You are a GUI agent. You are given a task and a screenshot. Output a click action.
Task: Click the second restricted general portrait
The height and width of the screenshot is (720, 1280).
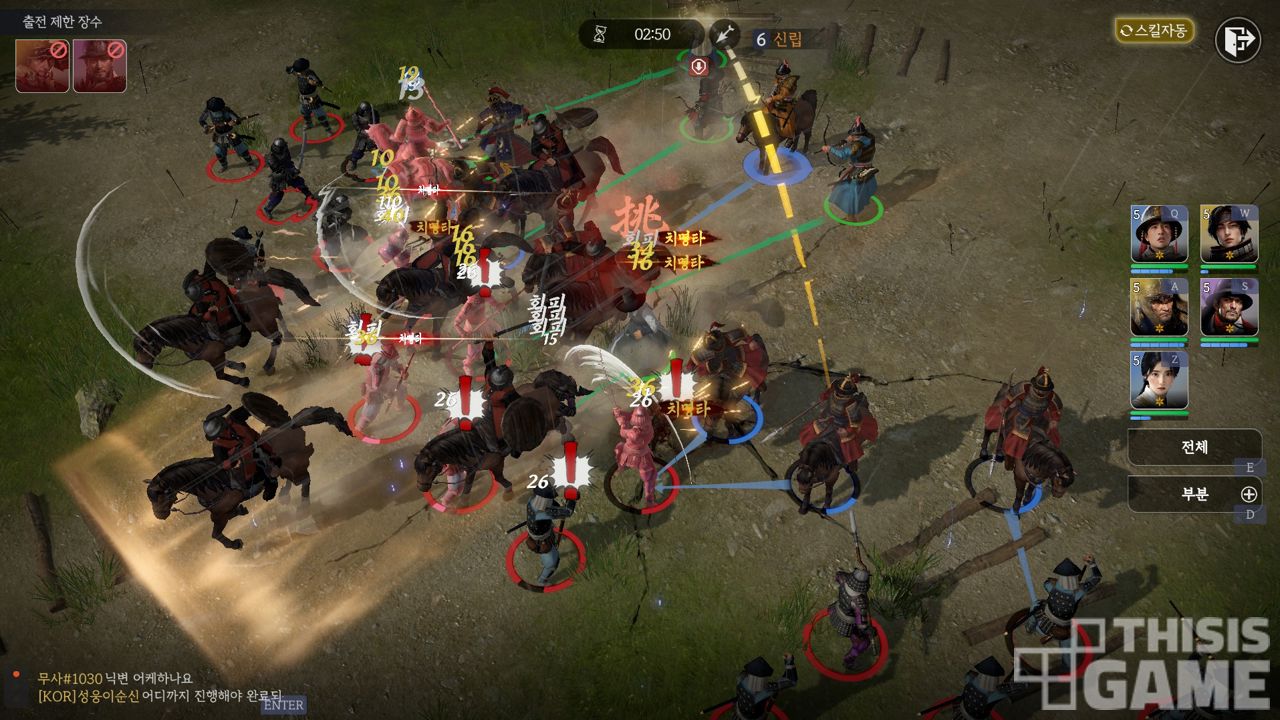[x=99, y=65]
